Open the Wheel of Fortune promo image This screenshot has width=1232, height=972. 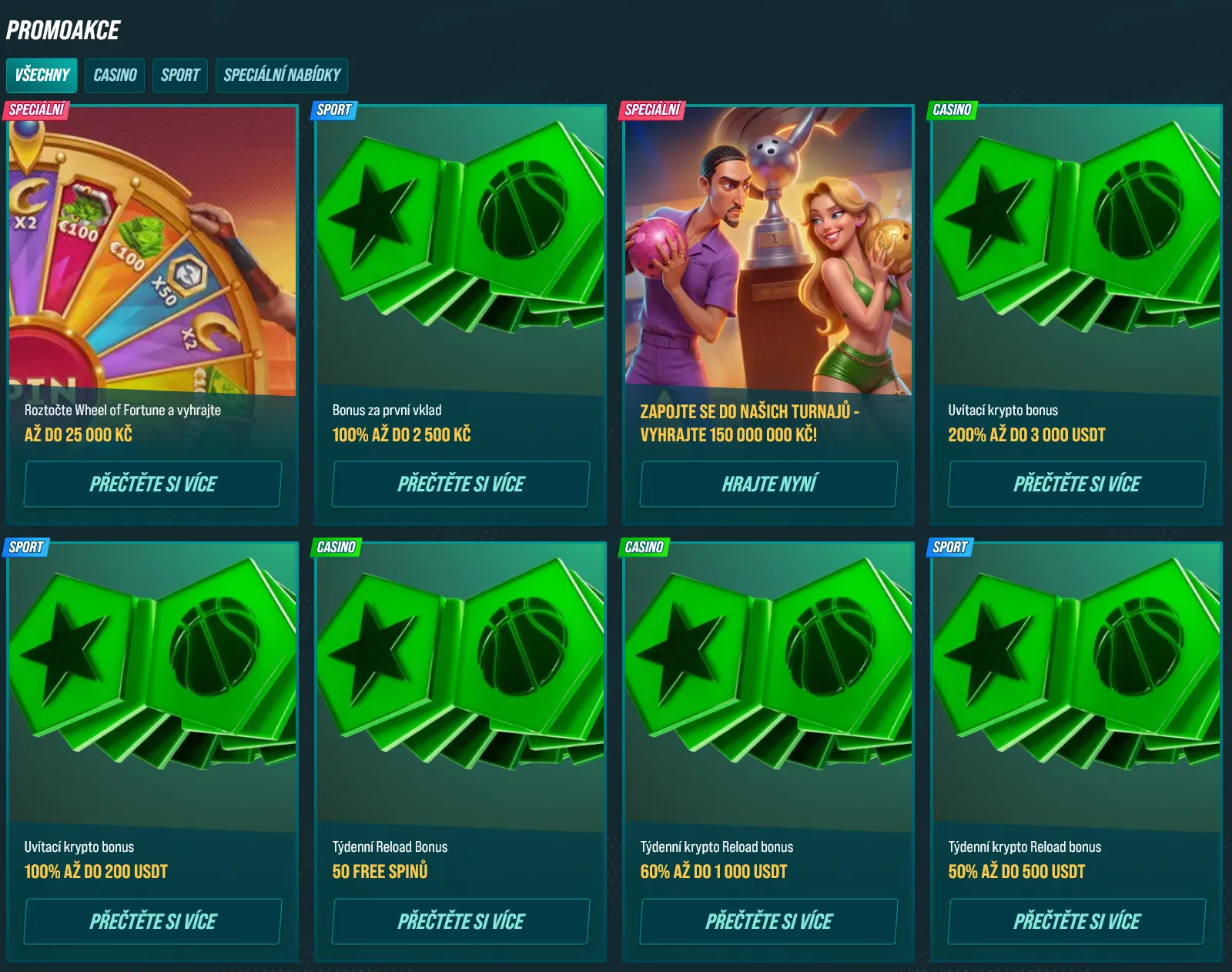coord(152,254)
